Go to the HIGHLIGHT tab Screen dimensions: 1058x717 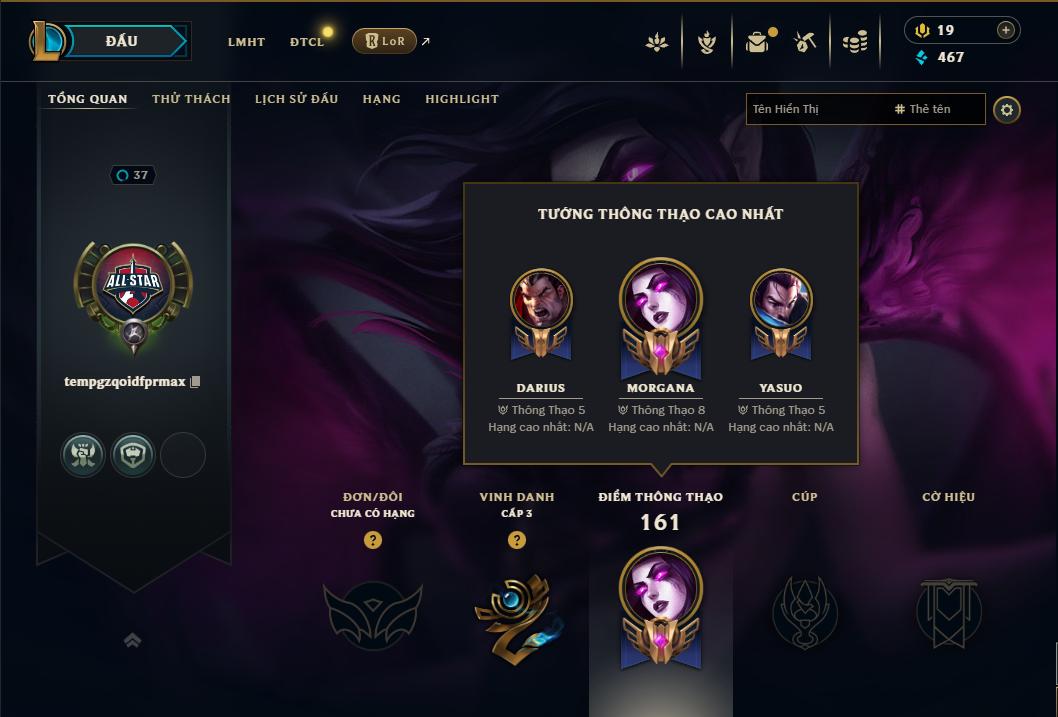[462, 99]
